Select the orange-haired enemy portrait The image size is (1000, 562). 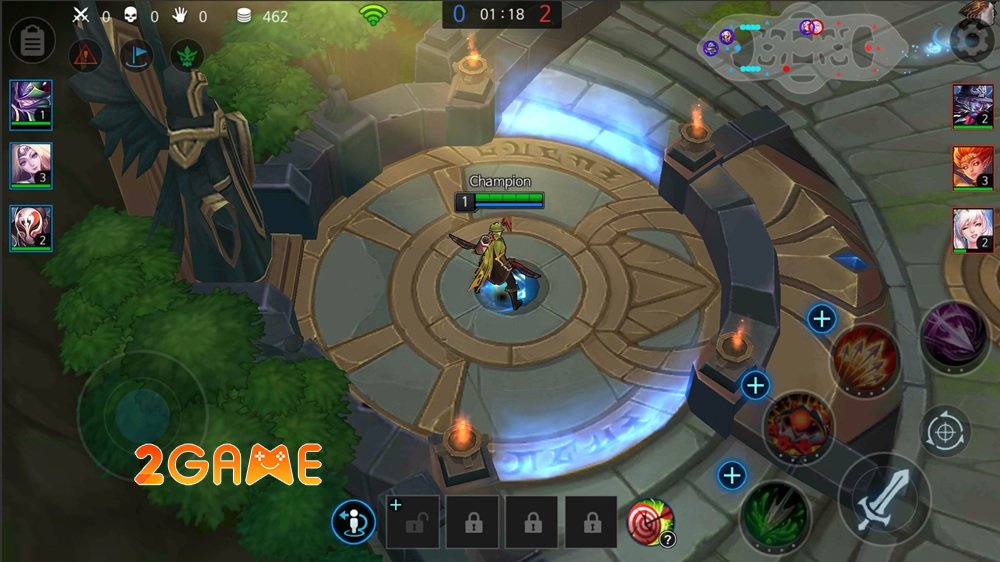[x=972, y=167]
